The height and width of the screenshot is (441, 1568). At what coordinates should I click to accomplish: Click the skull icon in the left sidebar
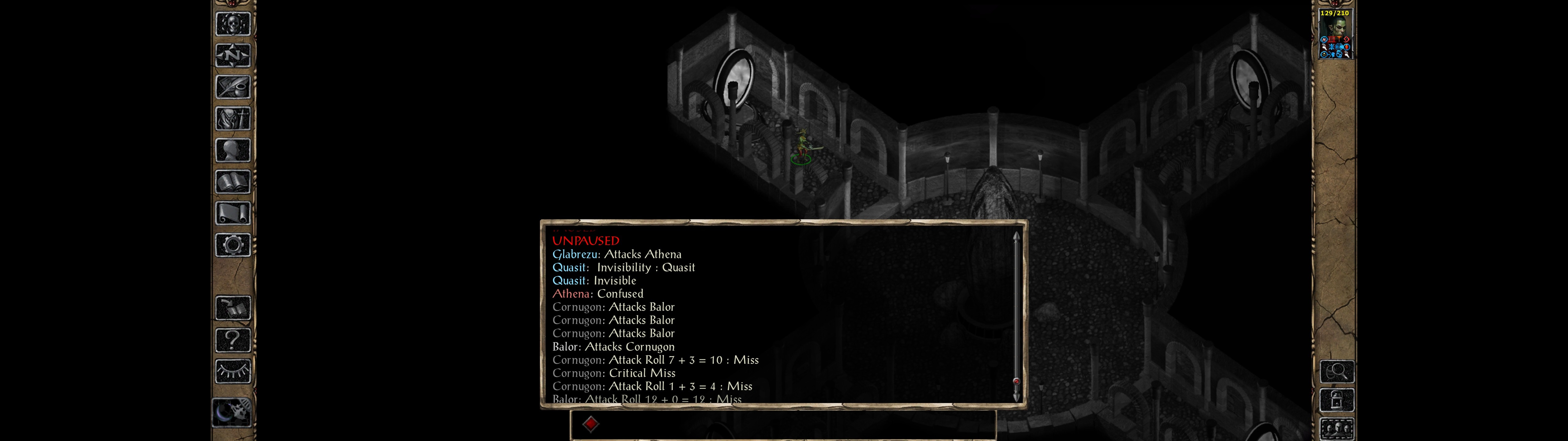(233, 24)
